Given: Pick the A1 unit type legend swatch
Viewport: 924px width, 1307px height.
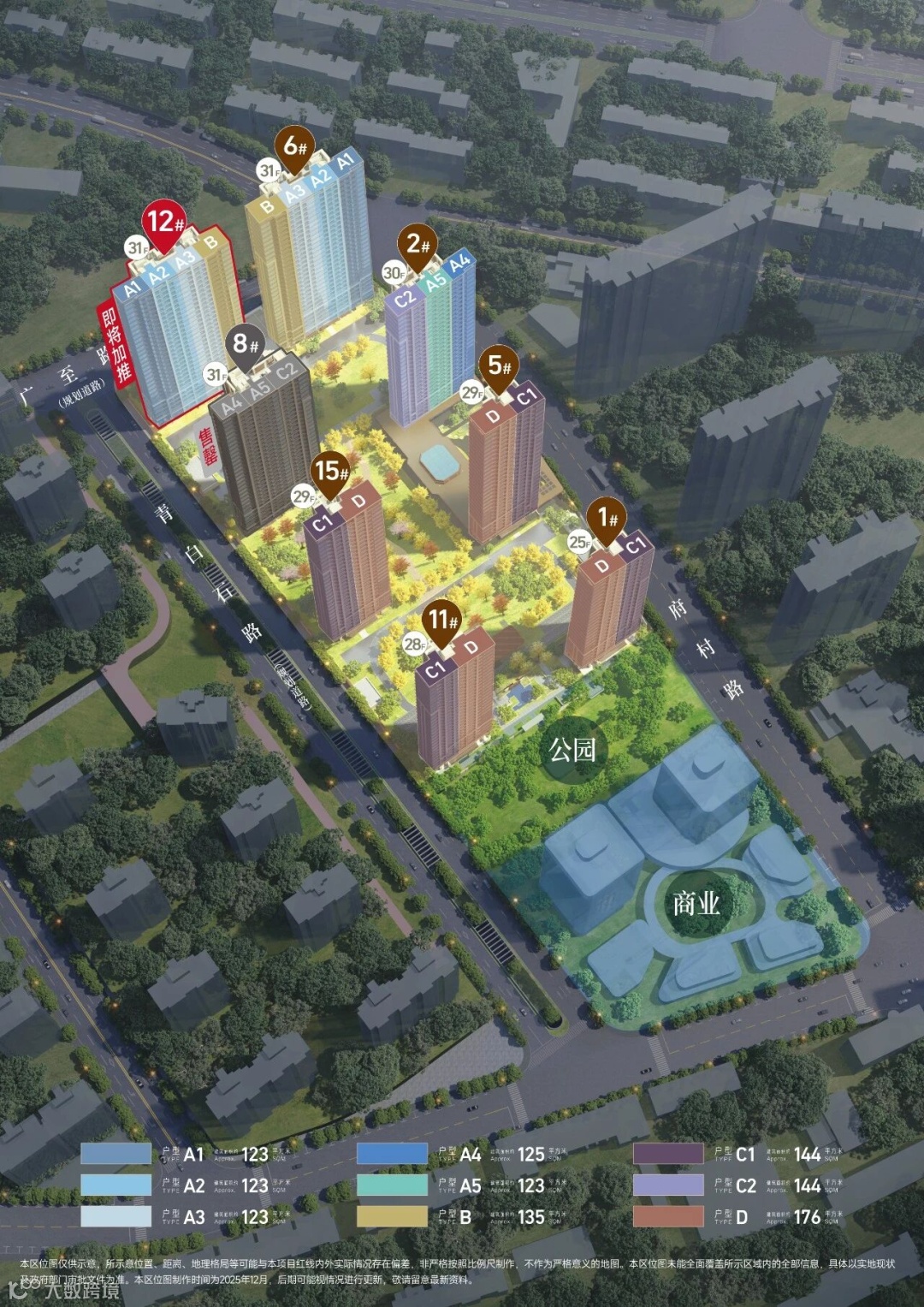Looking at the screenshot, I should pos(116,1154).
